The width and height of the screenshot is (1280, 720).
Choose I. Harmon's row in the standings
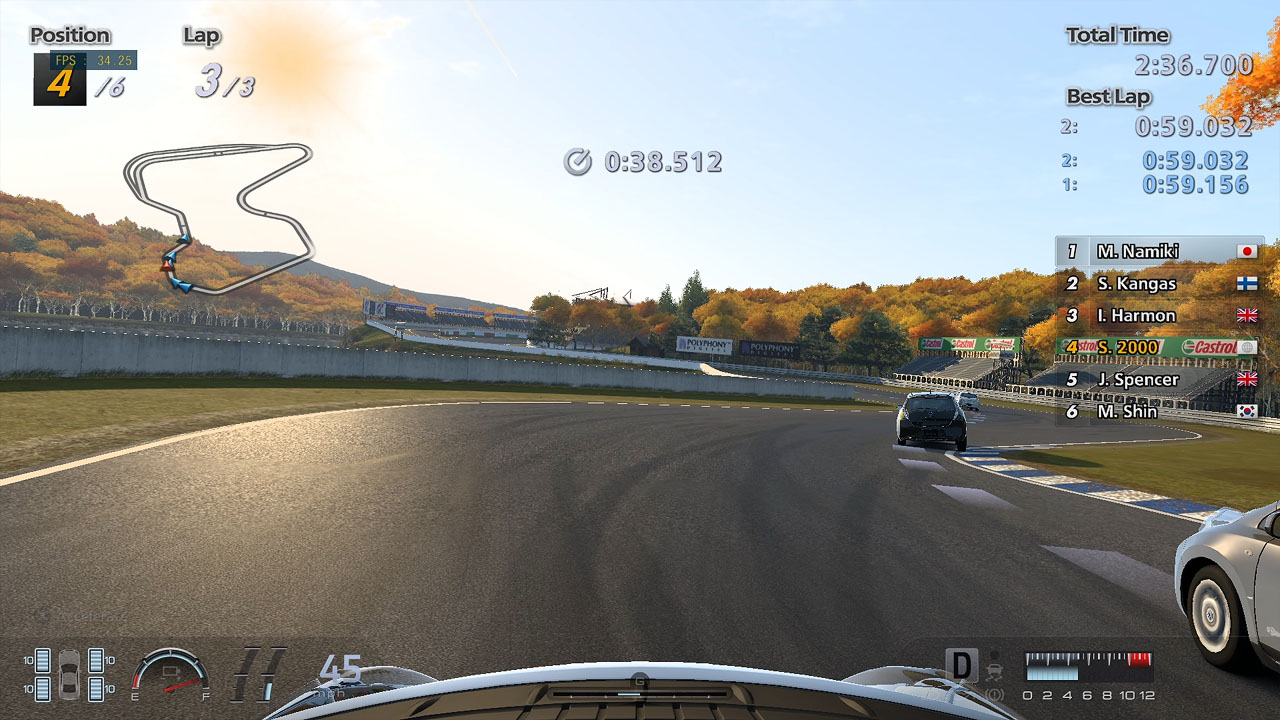tap(1159, 315)
